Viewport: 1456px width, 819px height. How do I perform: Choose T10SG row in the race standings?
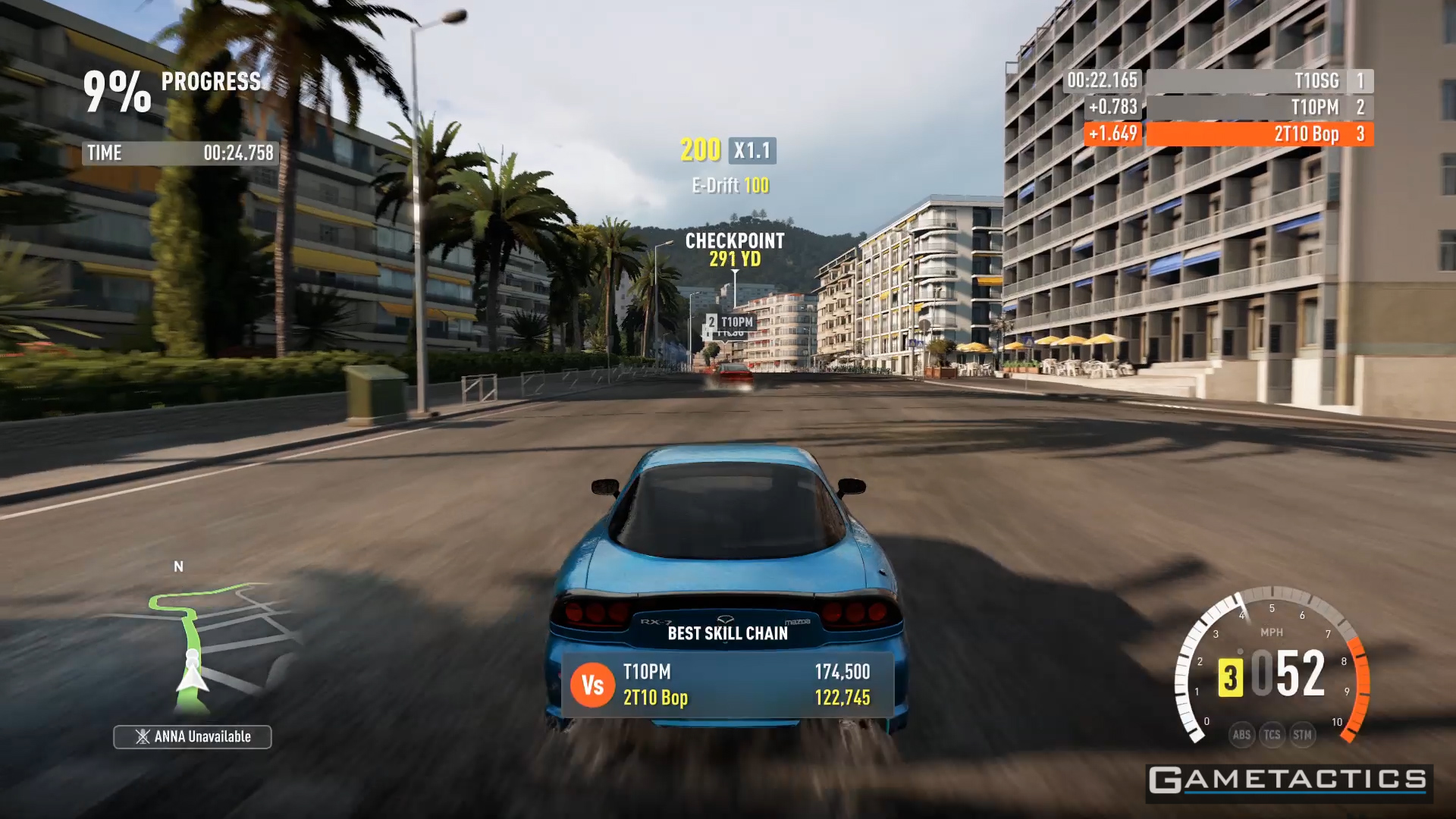point(1259,81)
